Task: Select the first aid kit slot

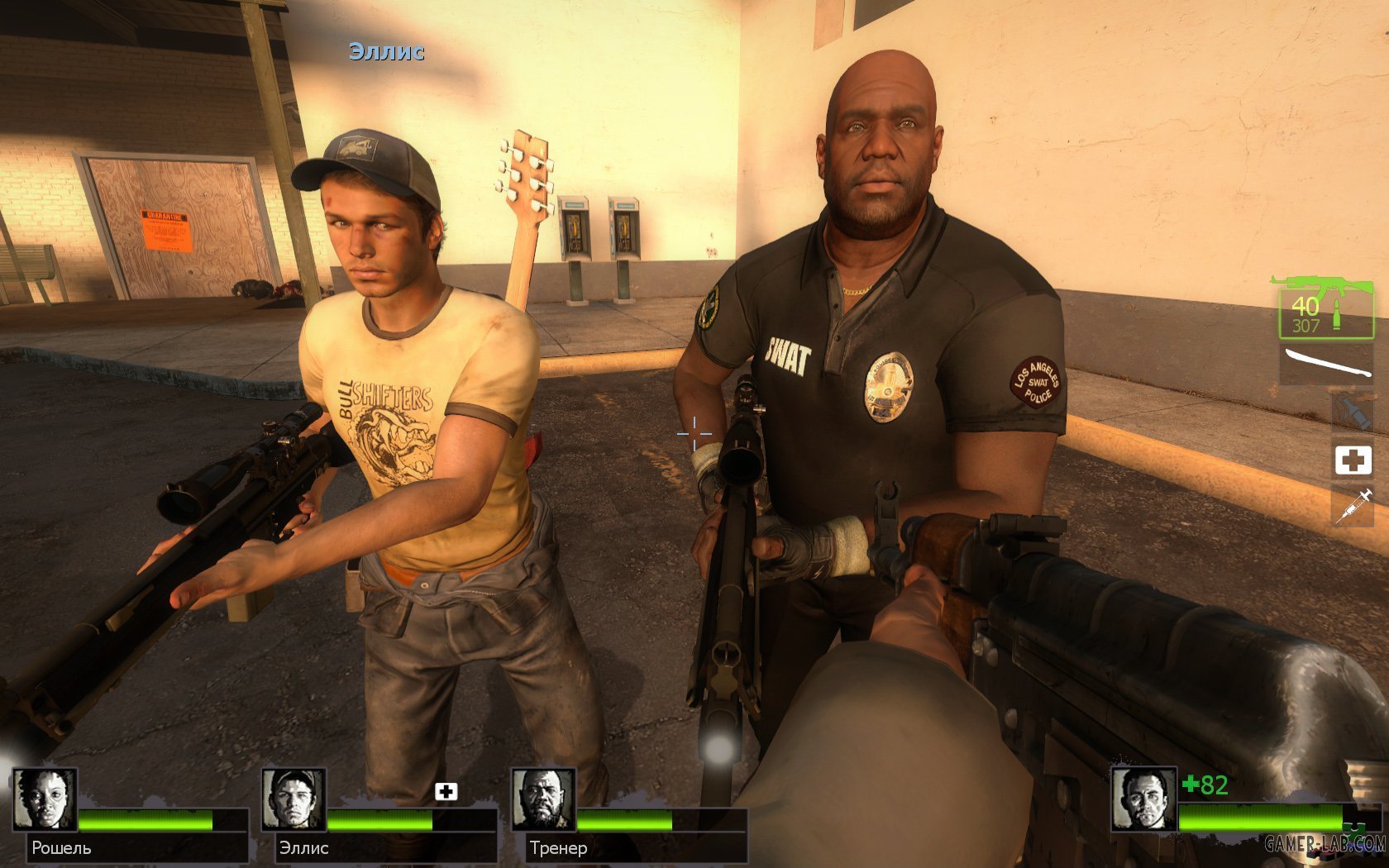Action: coord(1353,460)
